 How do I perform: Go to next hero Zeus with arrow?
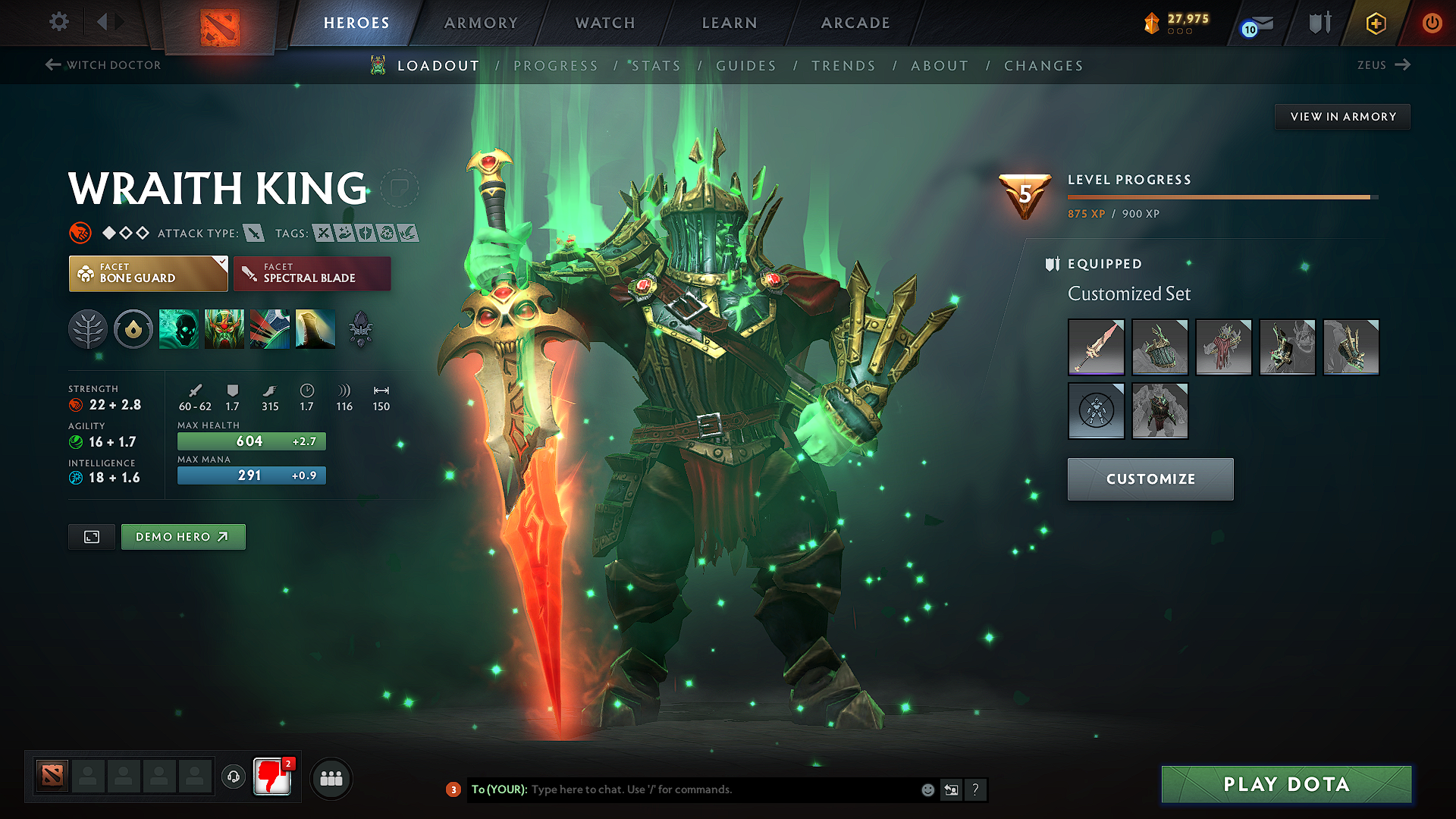point(1404,65)
